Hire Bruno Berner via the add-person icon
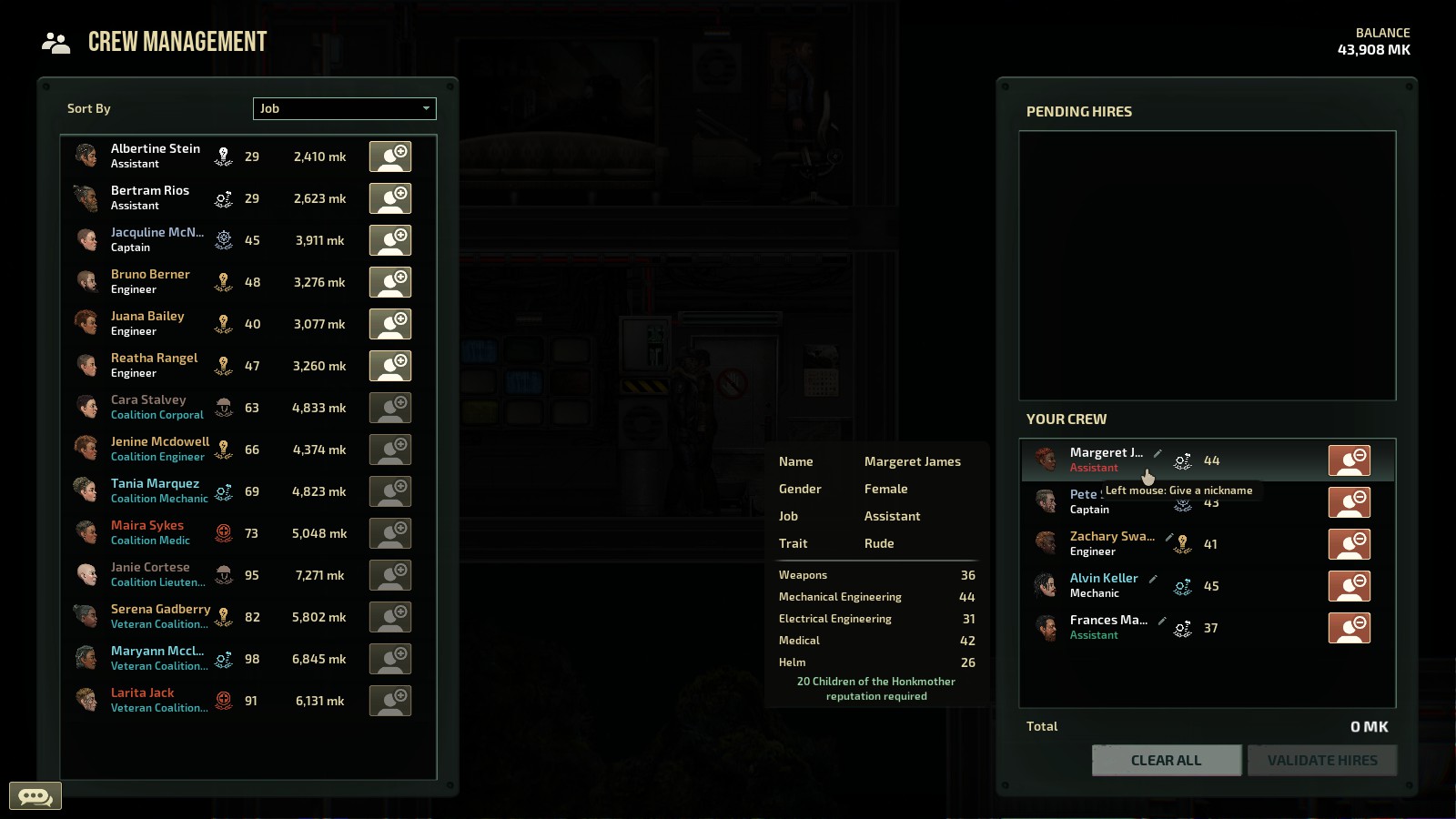This screenshot has height=819, width=1456. 390,282
